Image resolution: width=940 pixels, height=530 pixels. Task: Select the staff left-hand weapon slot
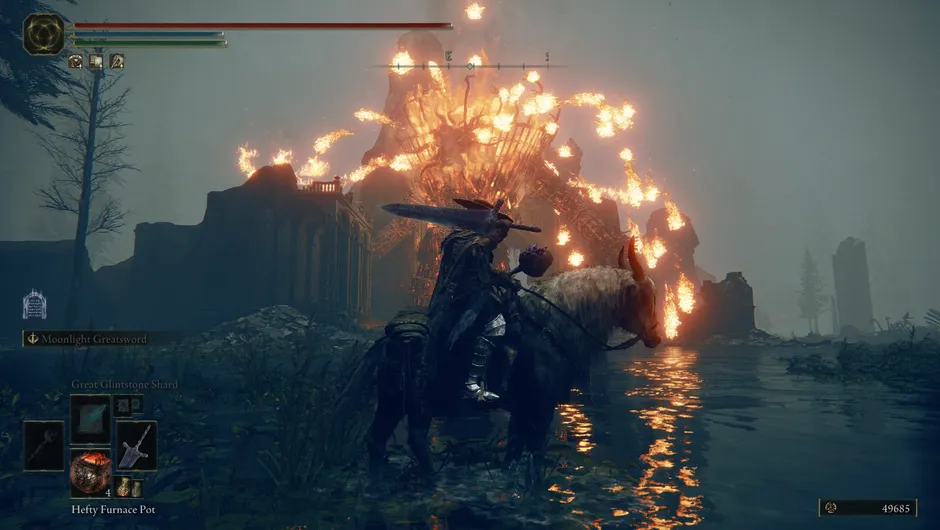click(x=44, y=445)
